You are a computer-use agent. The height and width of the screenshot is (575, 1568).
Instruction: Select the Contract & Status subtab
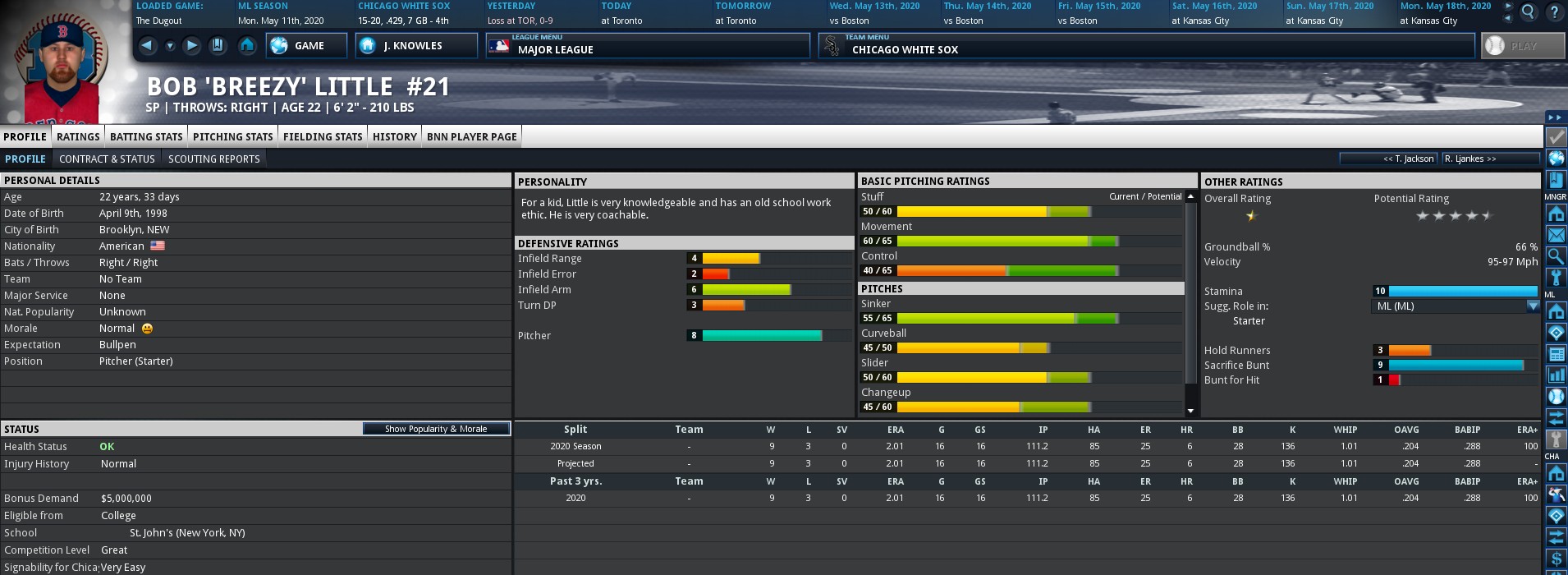(107, 159)
